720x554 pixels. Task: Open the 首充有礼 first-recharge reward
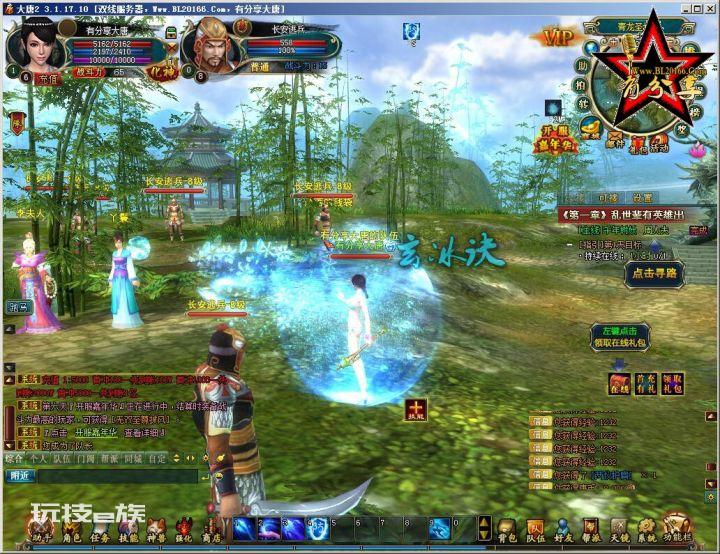coord(646,383)
